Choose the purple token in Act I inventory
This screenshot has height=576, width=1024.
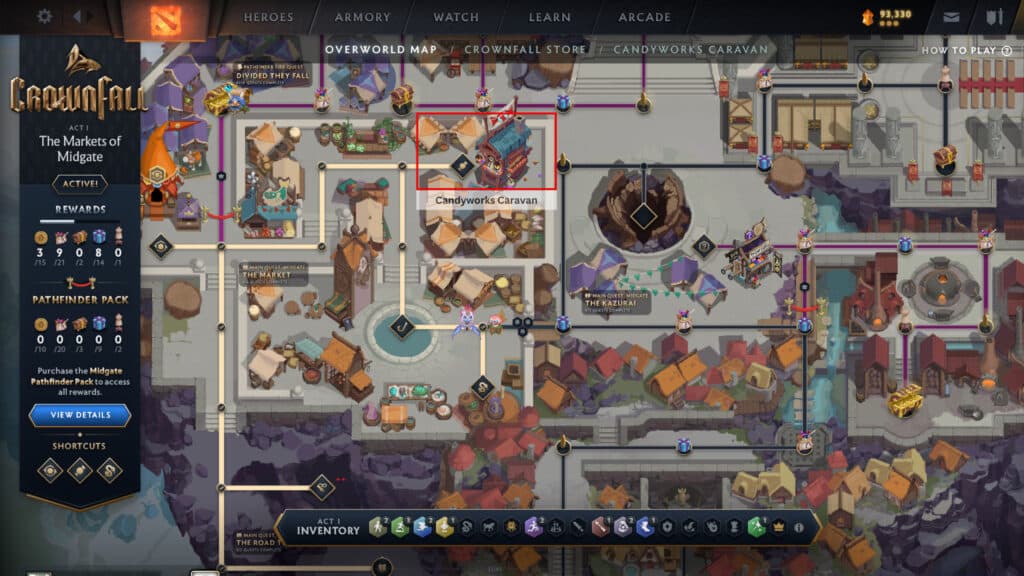pos(533,527)
